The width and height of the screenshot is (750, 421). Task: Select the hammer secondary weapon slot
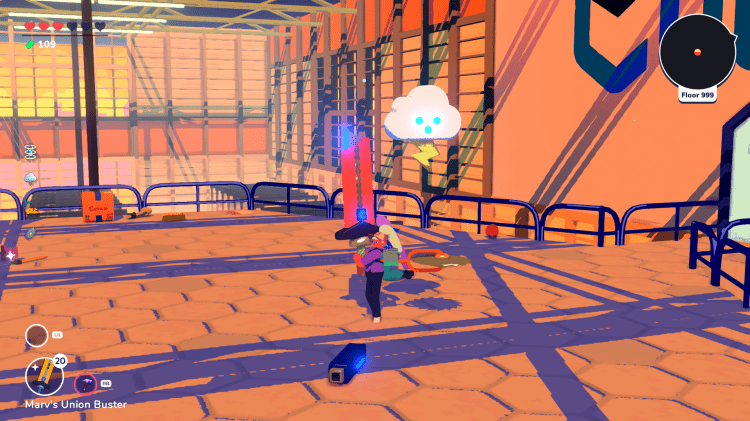click(85, 384)
